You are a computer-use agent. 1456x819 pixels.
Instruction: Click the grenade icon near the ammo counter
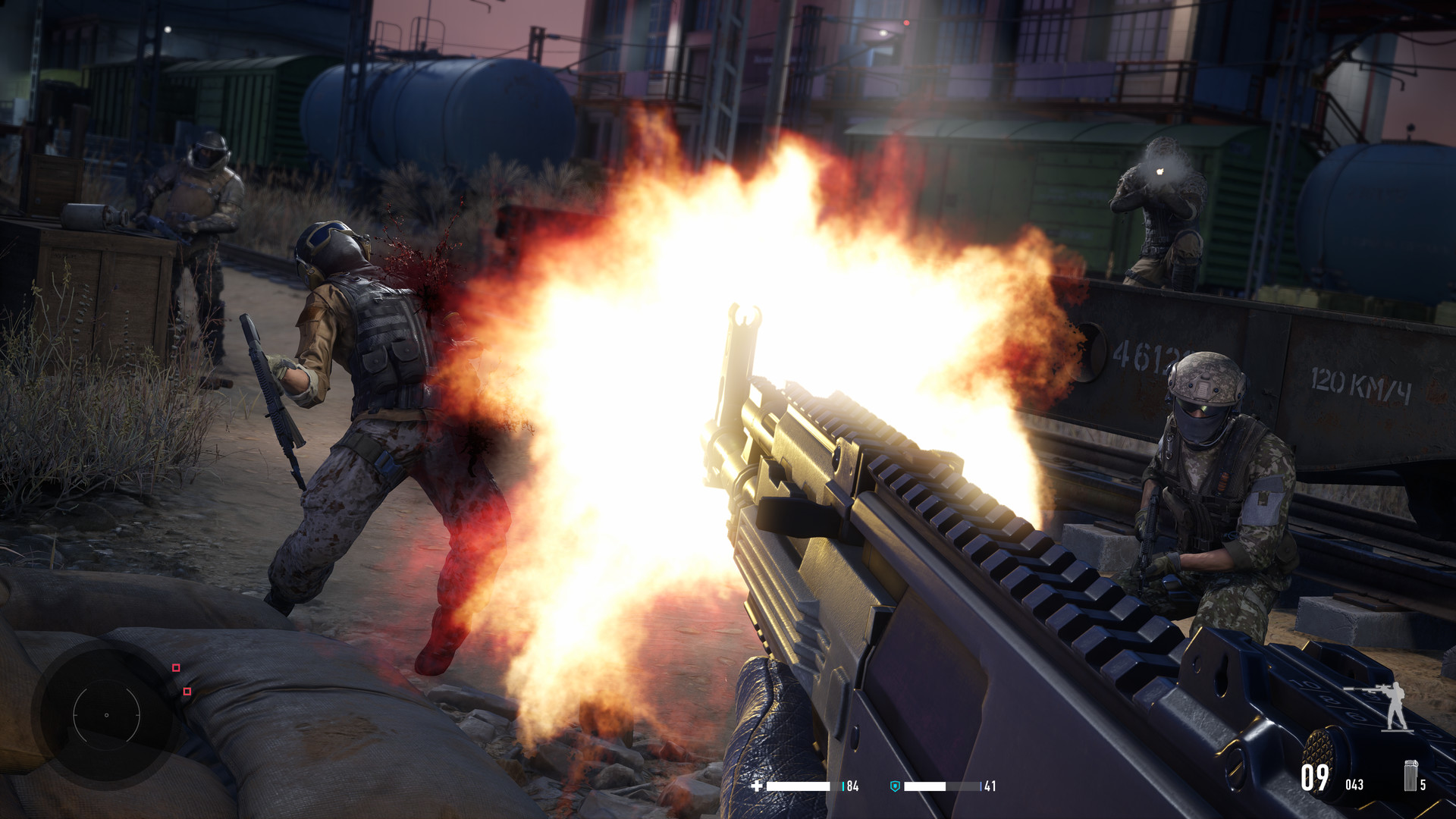coord(1410,776)
